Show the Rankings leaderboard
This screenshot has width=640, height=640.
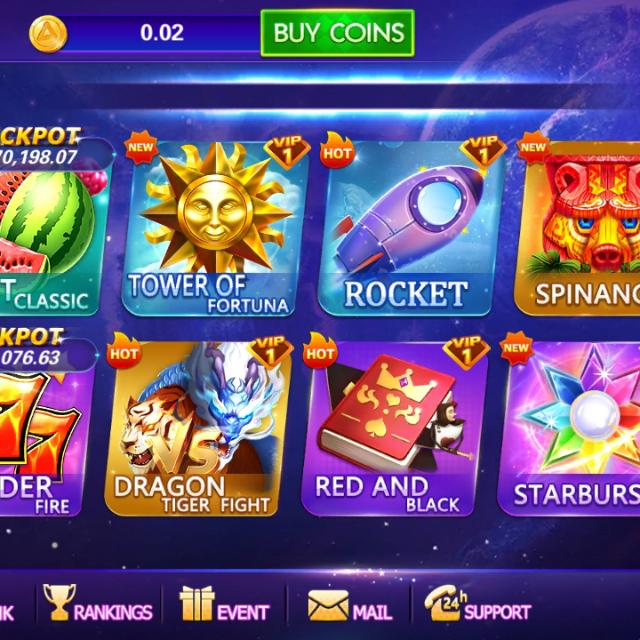(x=98, y=607)
